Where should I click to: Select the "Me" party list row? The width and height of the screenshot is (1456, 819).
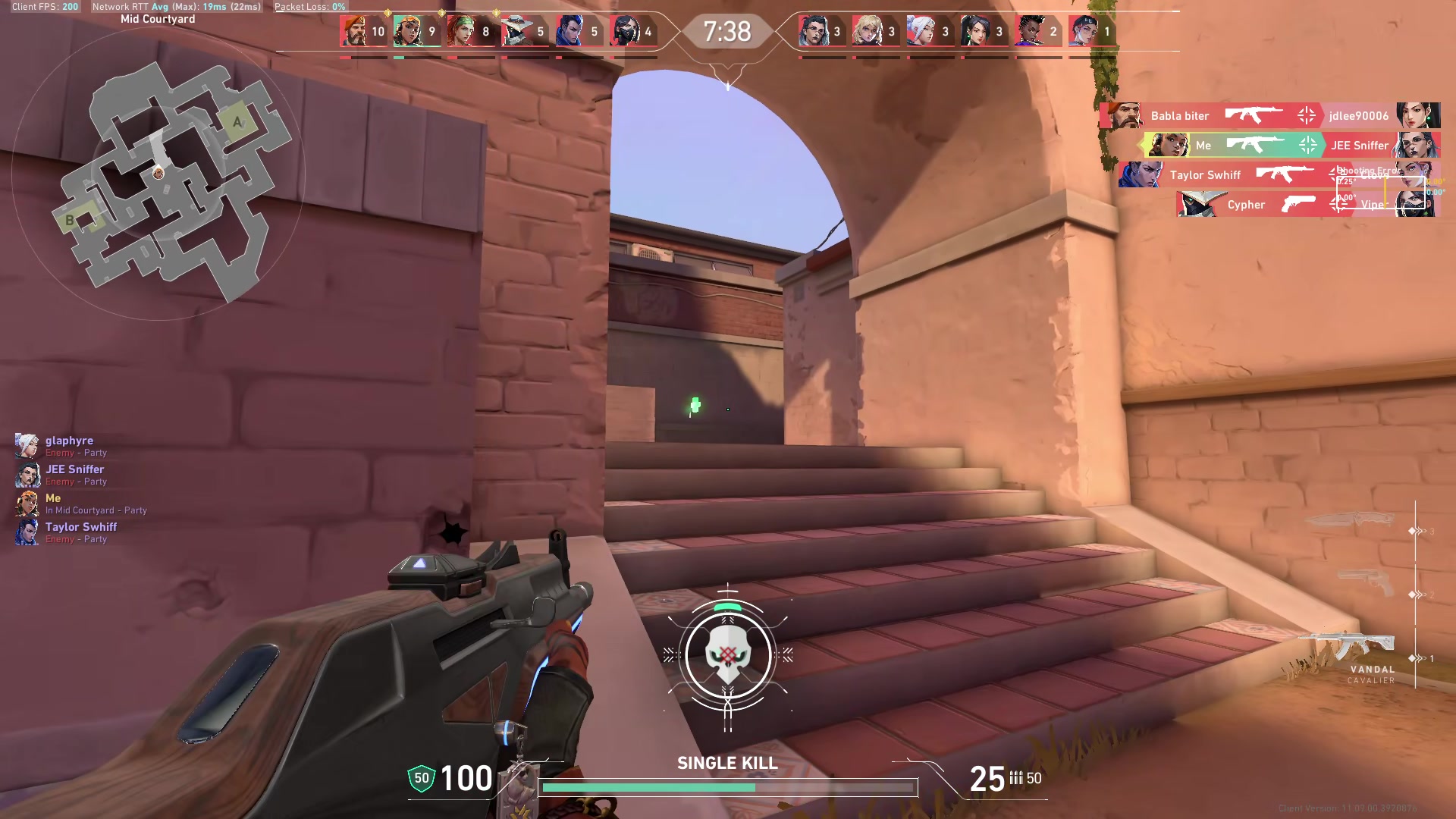53,499
